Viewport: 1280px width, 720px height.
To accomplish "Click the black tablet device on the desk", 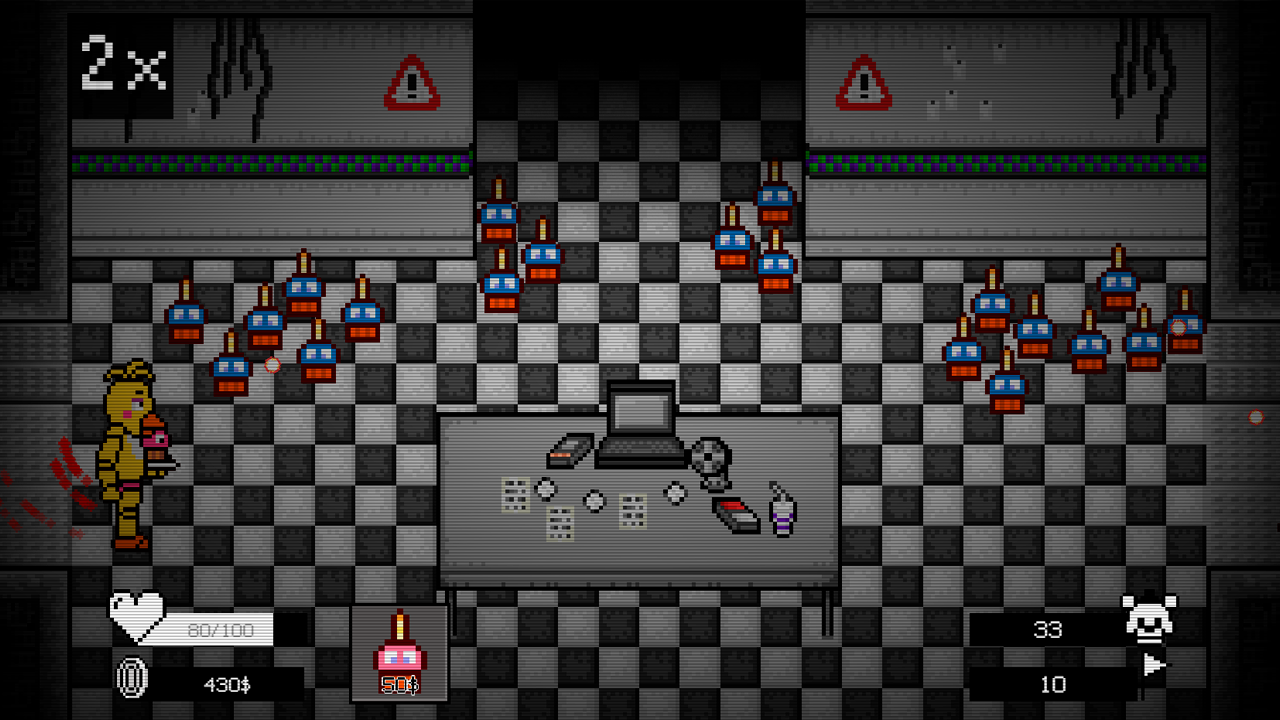I will tap(568, 449).
